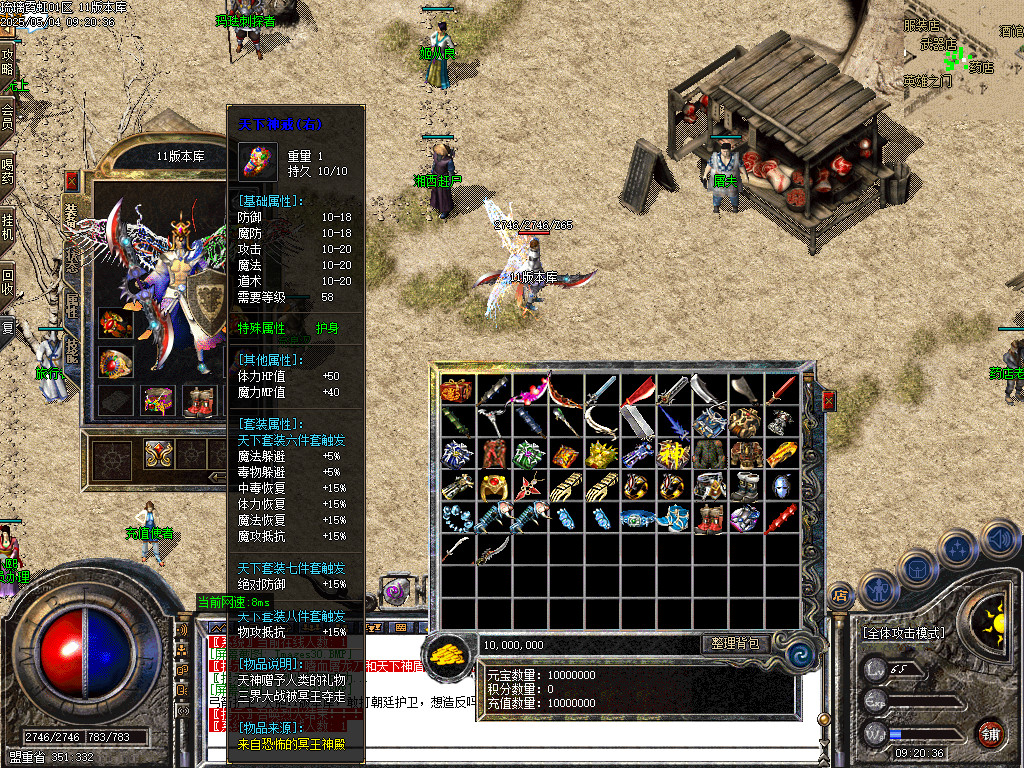Activate the 喝药 potion side button
This screenshot has width=1024, height=768.
pos(8,171)
